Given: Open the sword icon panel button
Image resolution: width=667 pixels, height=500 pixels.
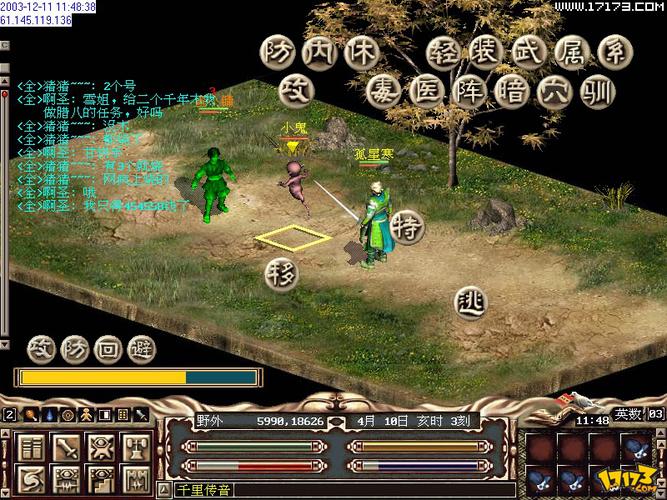Looking at the screenshot, I should pos(67,446).
